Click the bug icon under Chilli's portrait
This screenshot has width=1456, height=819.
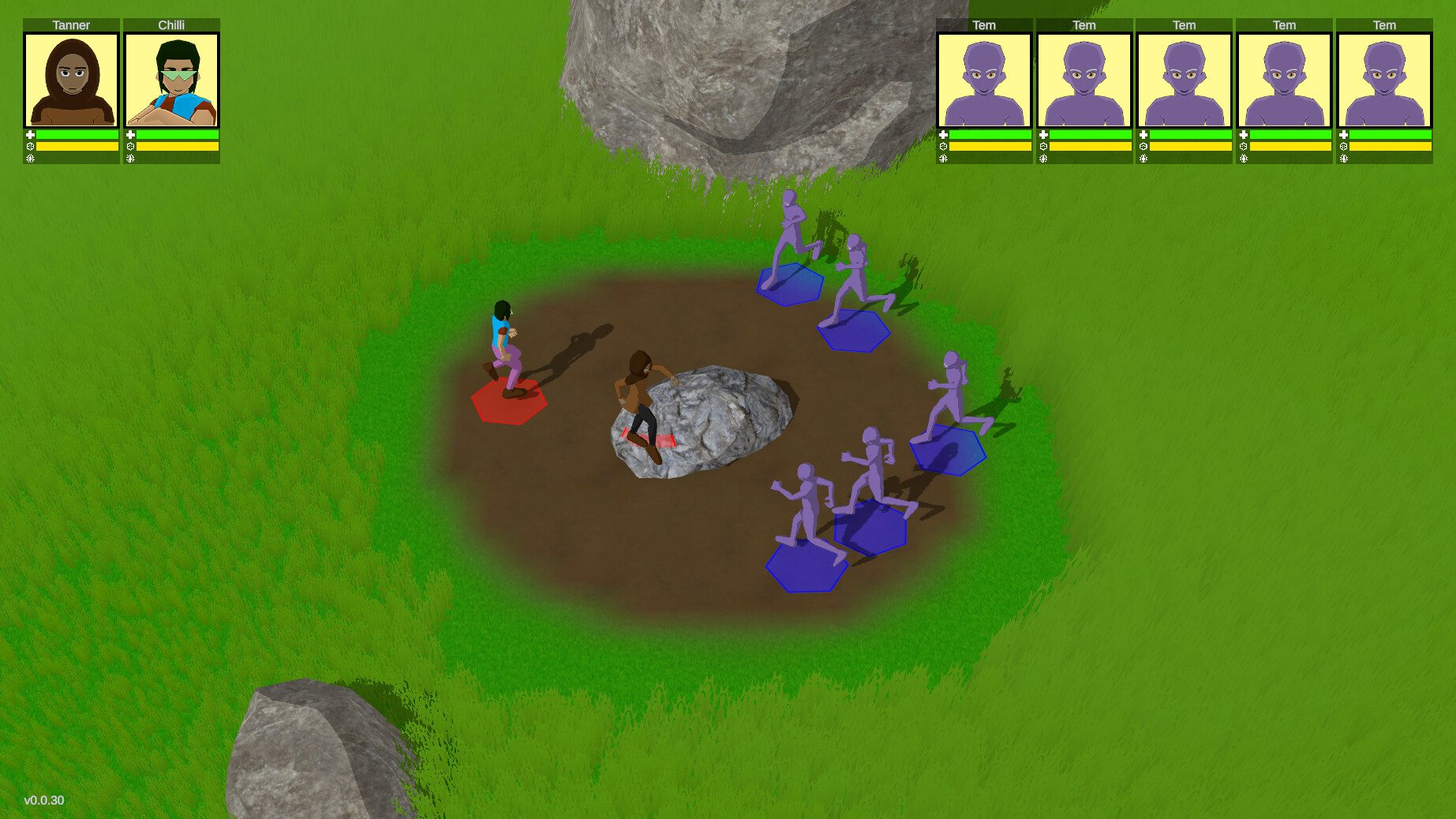click(x=132, y=158)
